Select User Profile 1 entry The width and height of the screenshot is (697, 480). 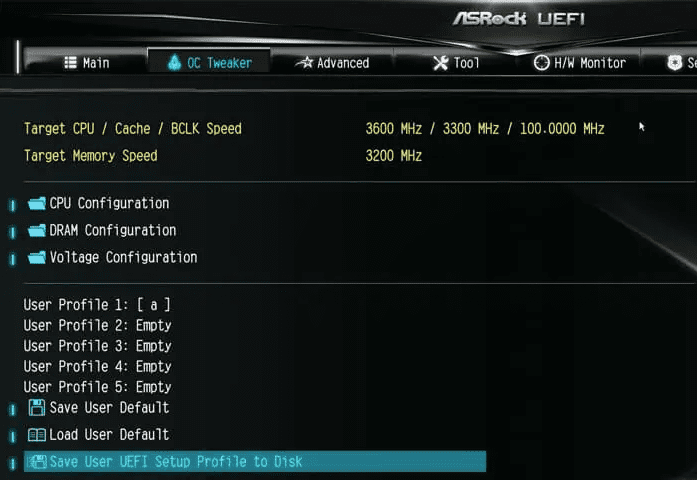[x=90, y=305]
